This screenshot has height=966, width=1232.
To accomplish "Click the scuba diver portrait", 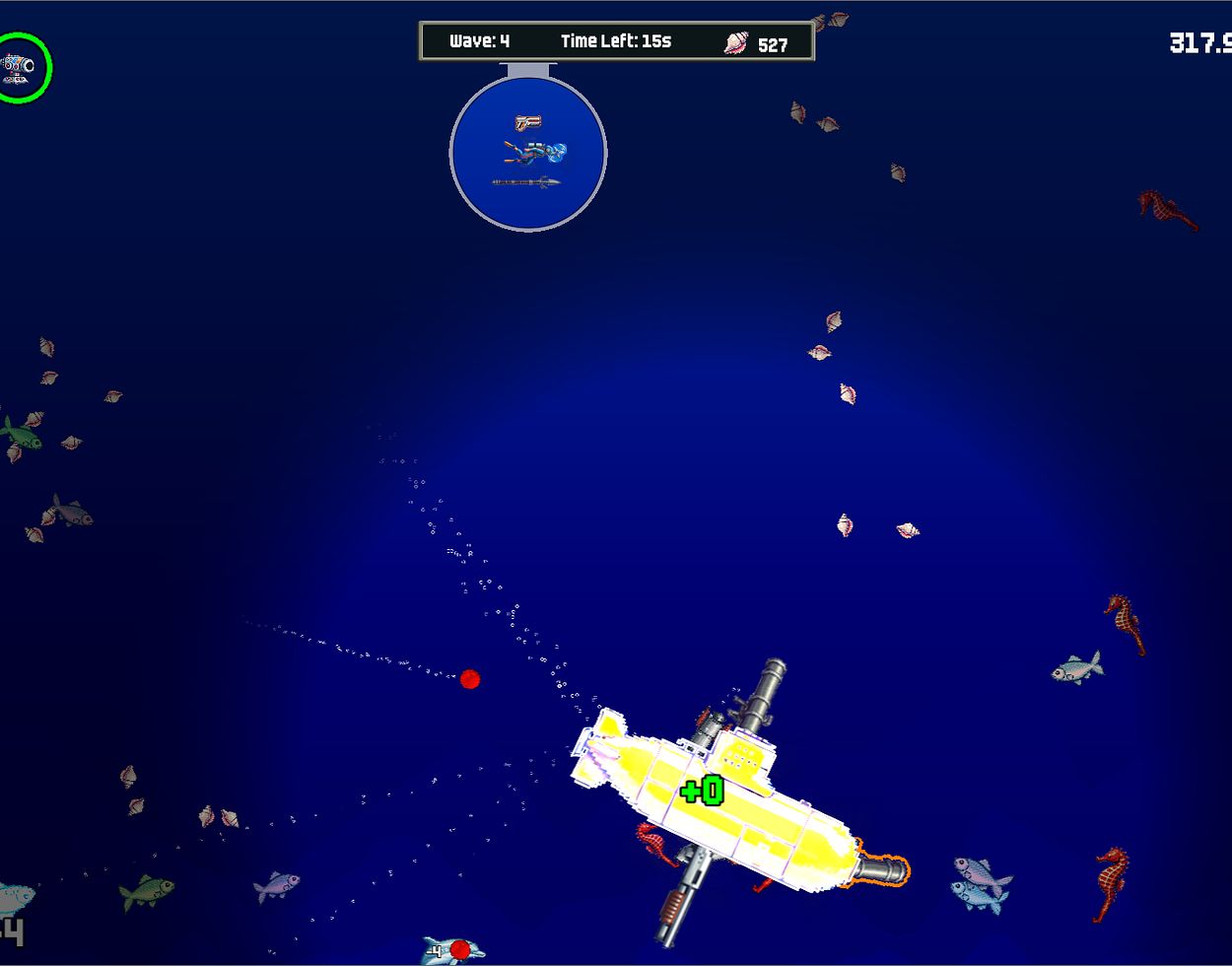I will tap(535, 153).
